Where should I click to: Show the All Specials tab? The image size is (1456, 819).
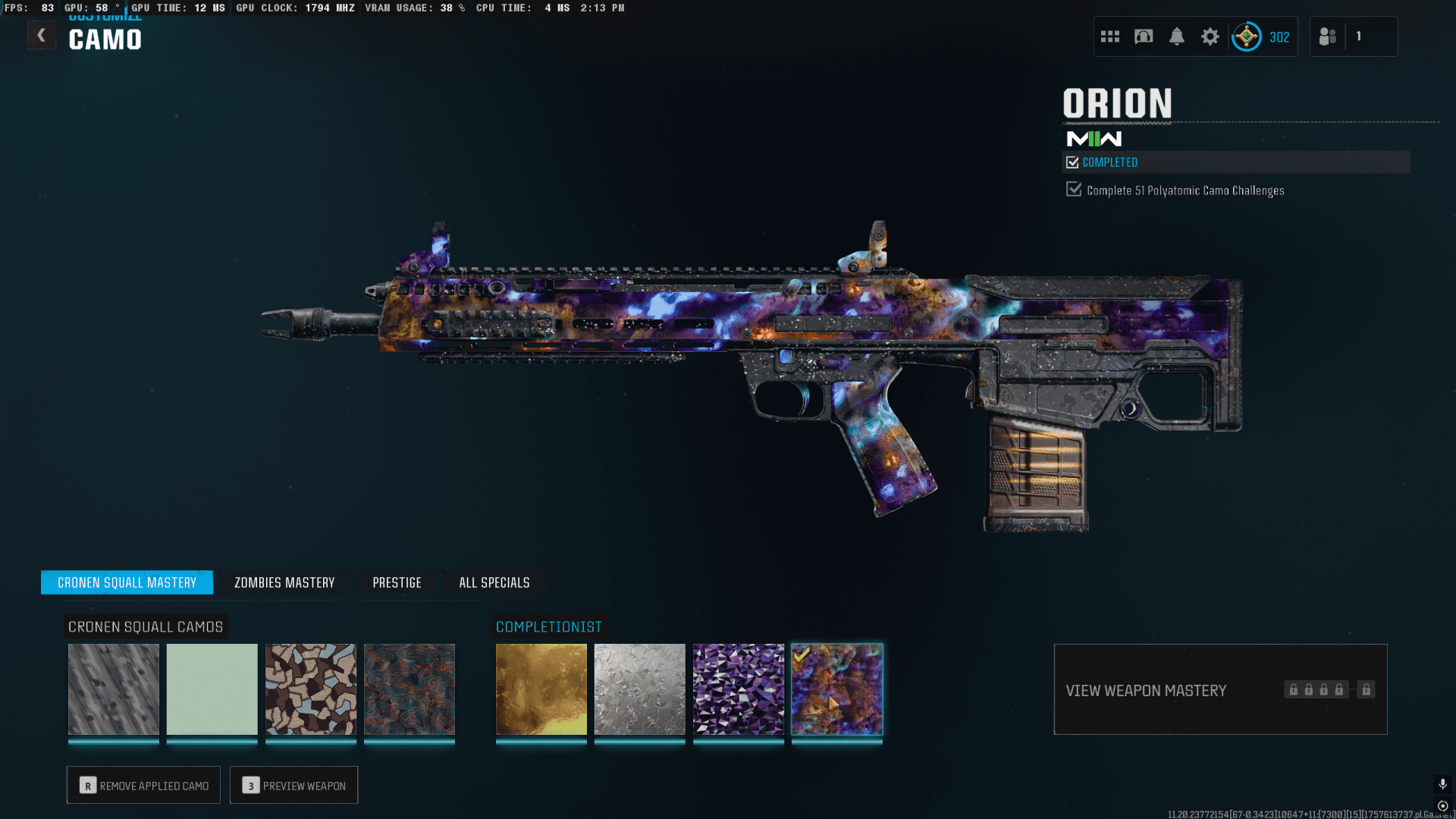[x=494, y=582]
